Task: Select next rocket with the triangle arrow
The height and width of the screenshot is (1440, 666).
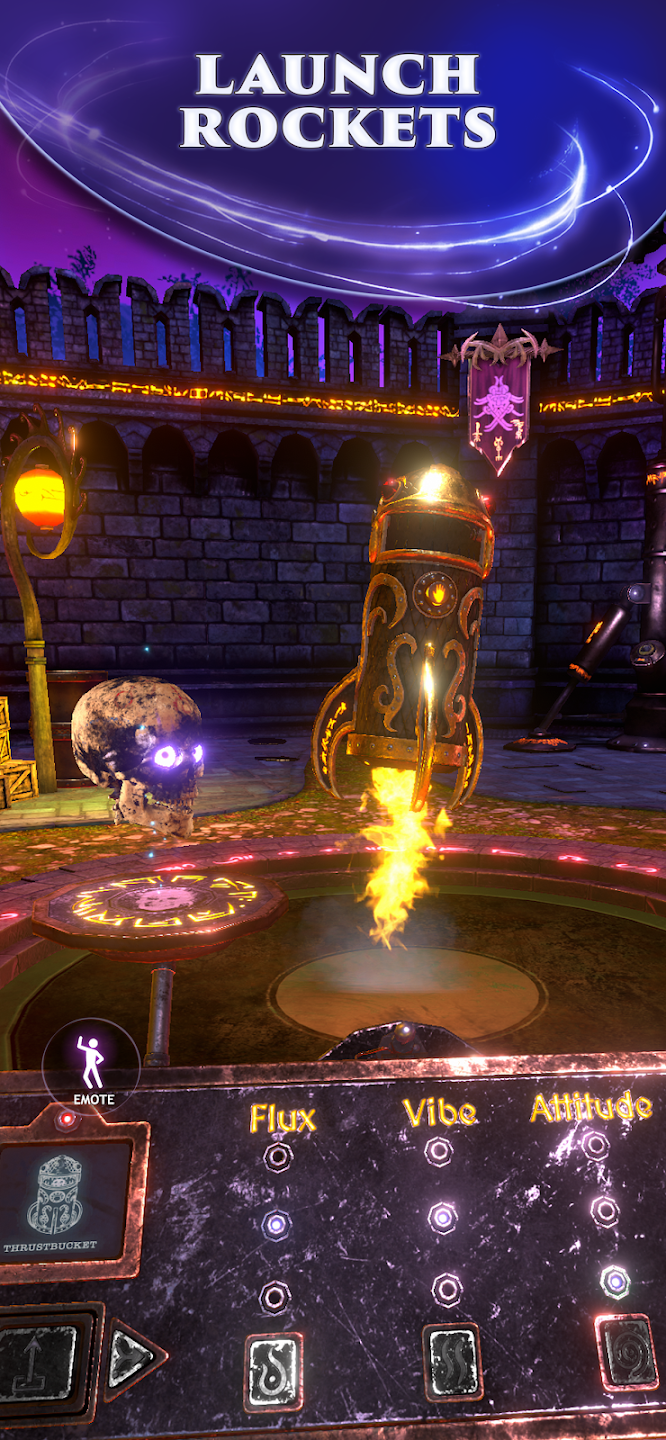Action: pyautogui.click(x=132, y=1359)
